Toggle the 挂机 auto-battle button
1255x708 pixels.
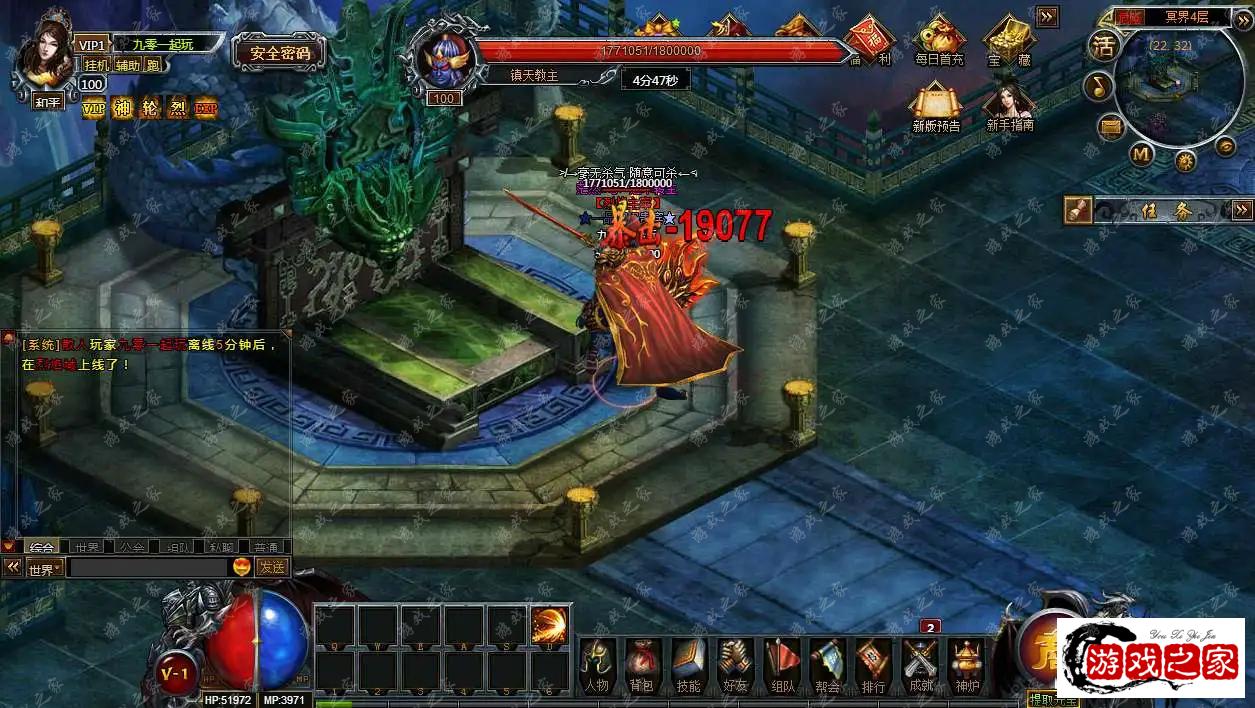point(97,65)
